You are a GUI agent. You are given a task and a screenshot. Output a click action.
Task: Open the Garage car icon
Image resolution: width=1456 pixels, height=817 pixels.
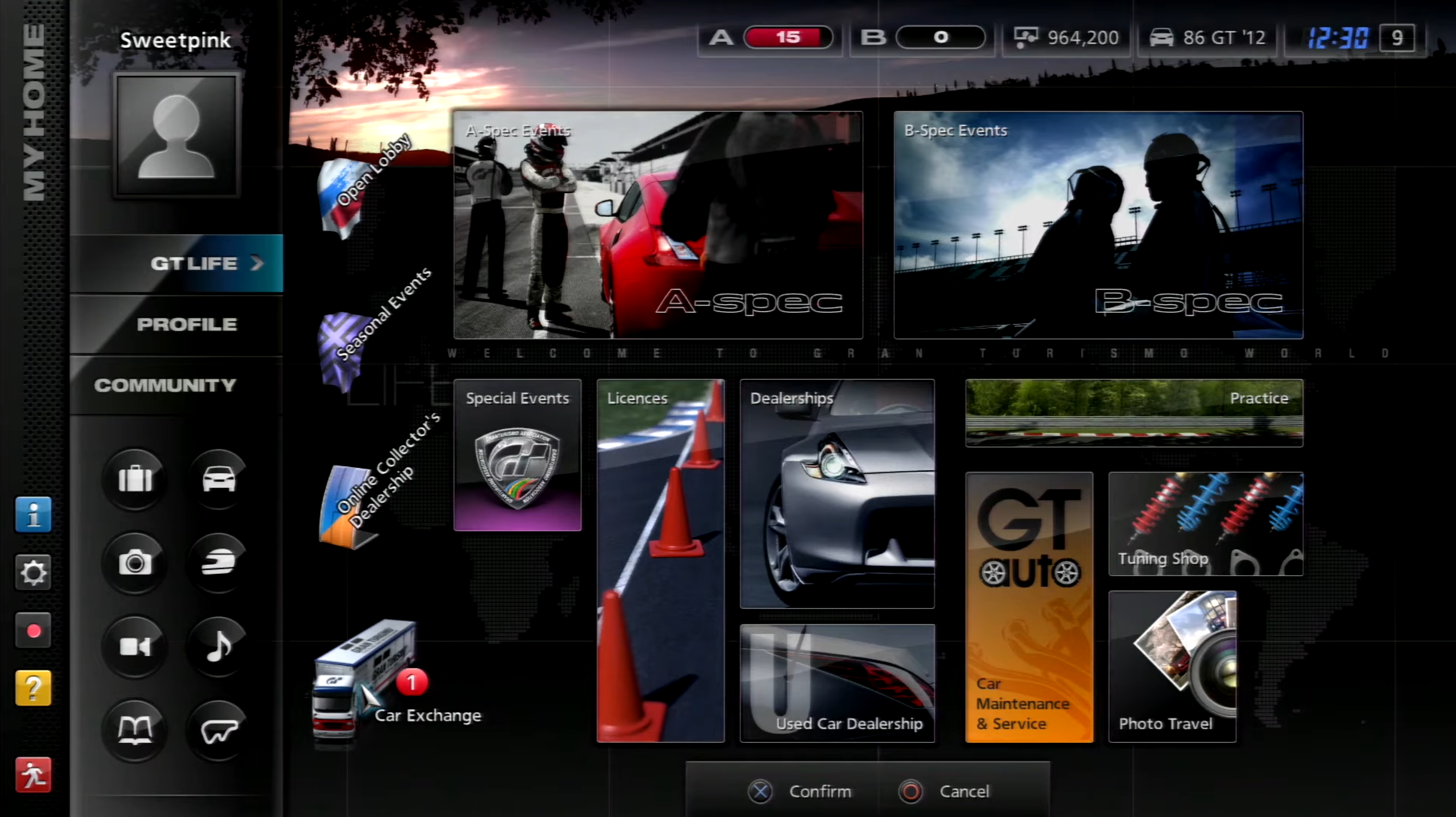[x=217, y=480]
